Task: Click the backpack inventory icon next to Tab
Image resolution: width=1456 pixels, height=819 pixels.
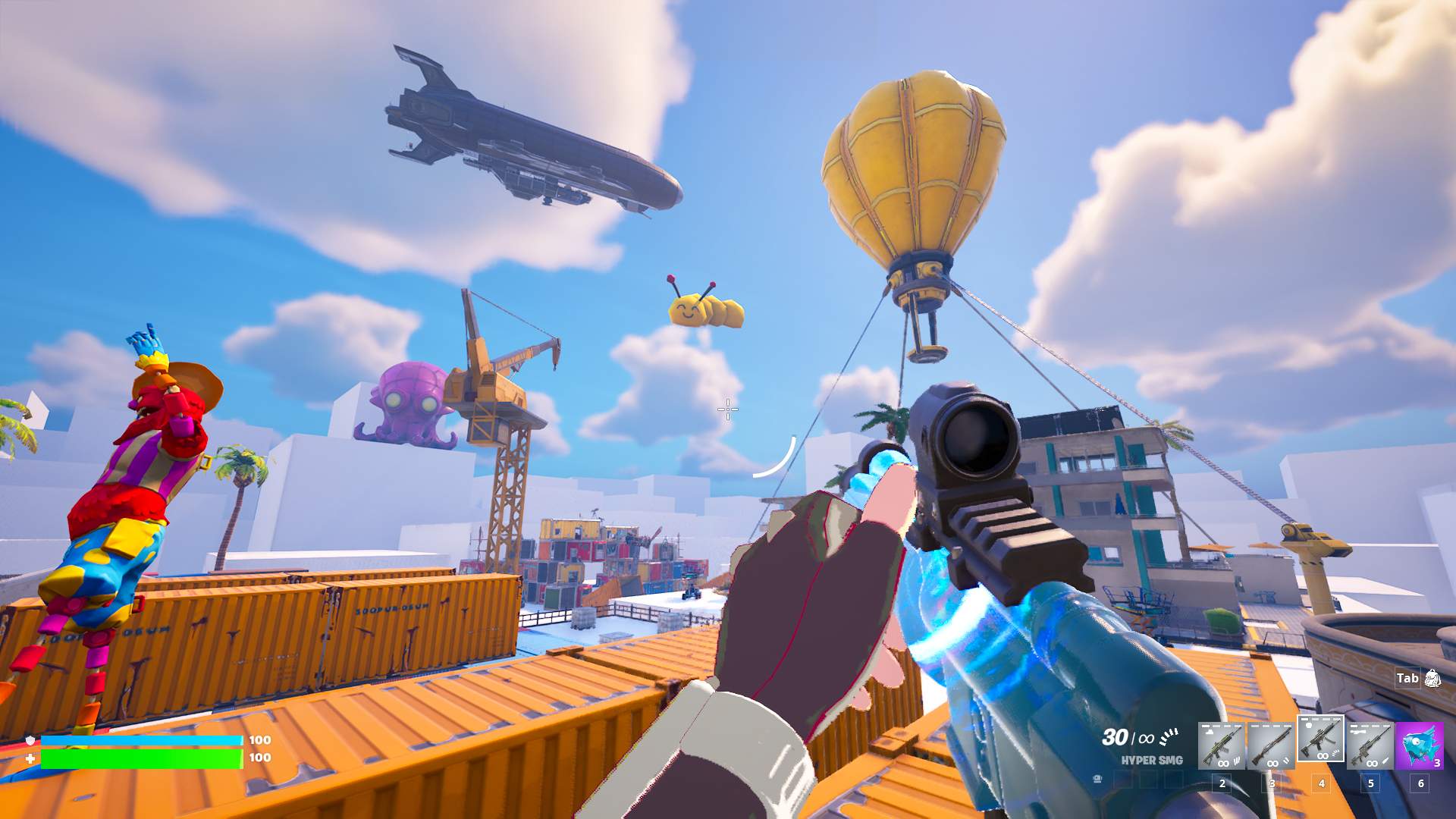Action: (x=1432, y=679)
